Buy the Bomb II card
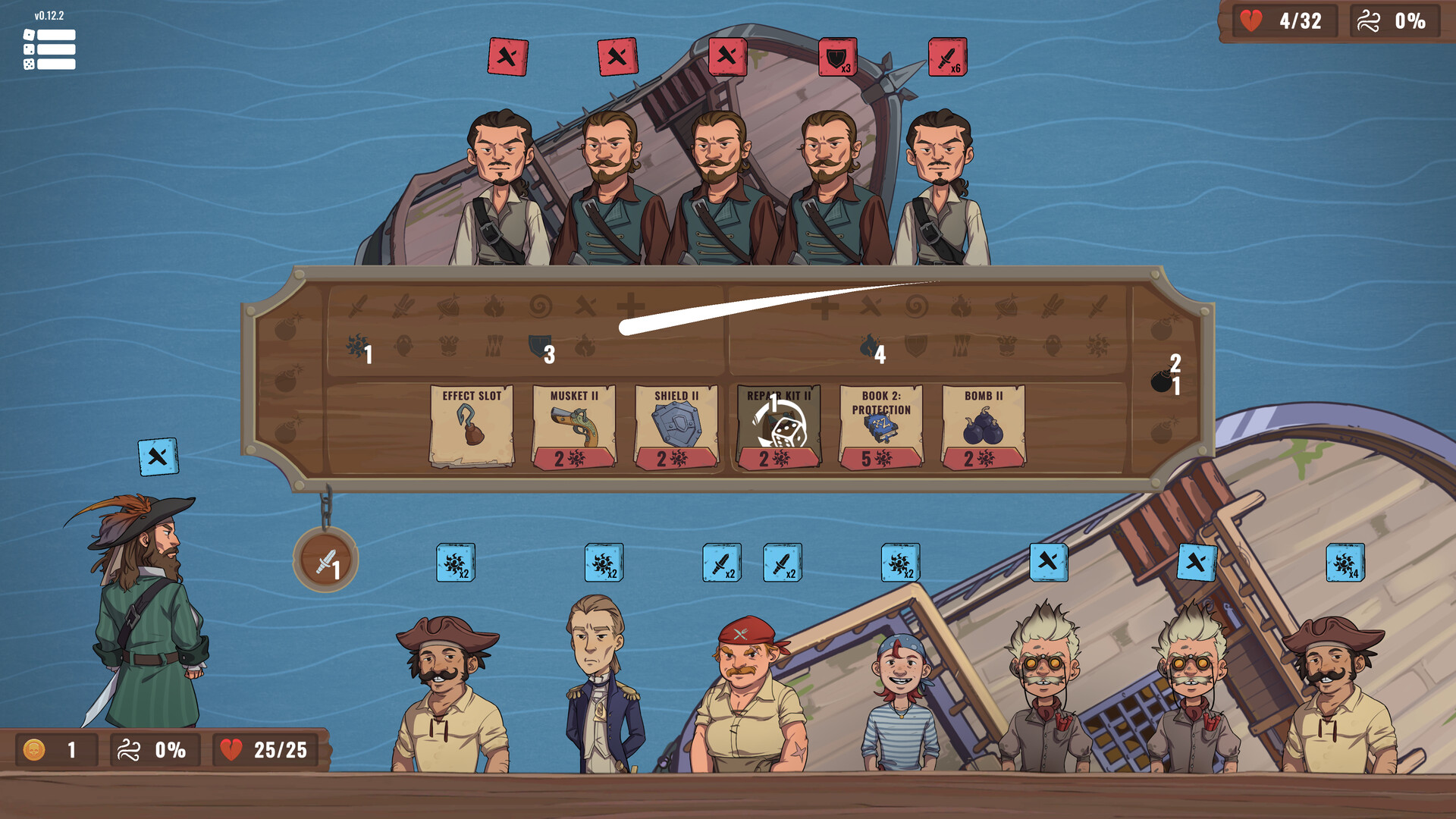Viewport: 1456px width, 819px height. click(984, 423)
